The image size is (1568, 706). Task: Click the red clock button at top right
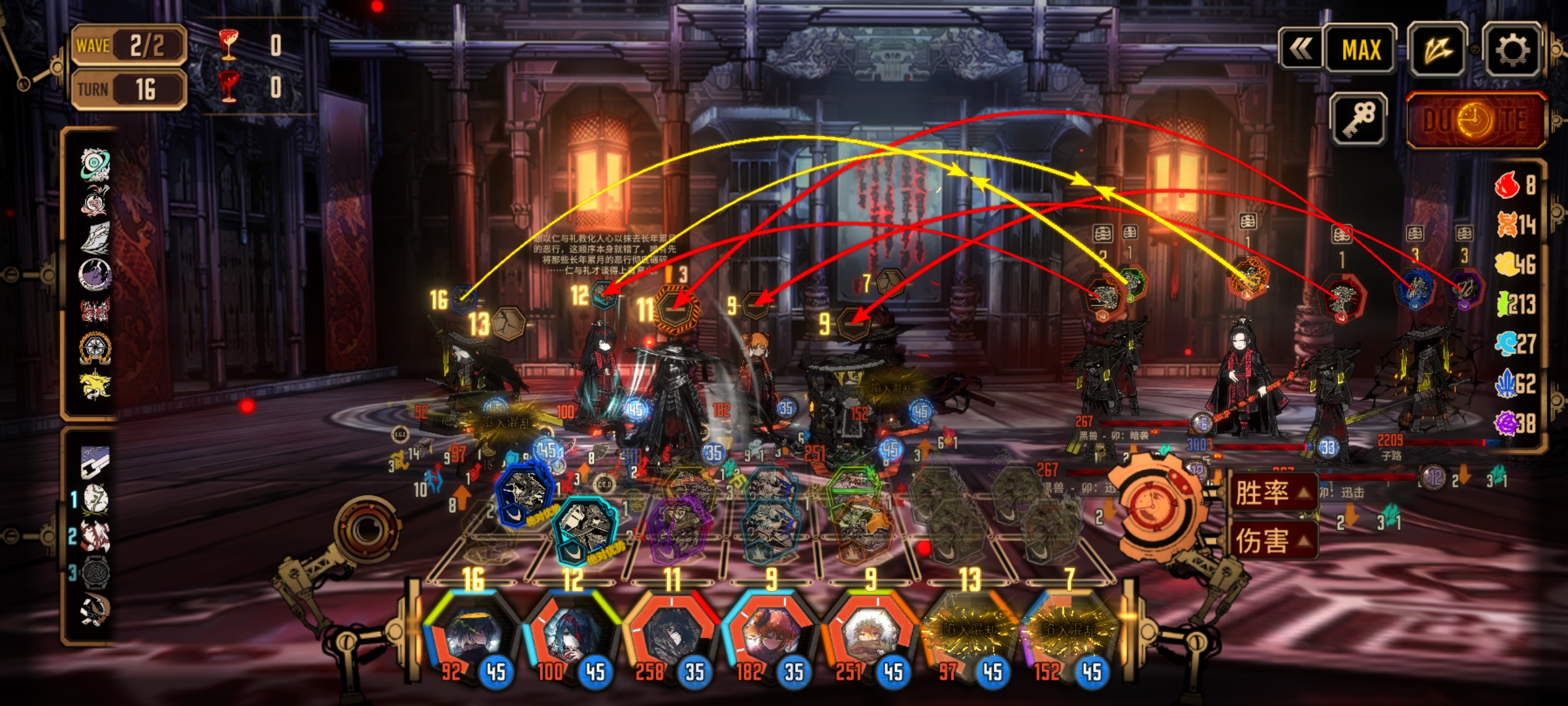[1475, 120]
